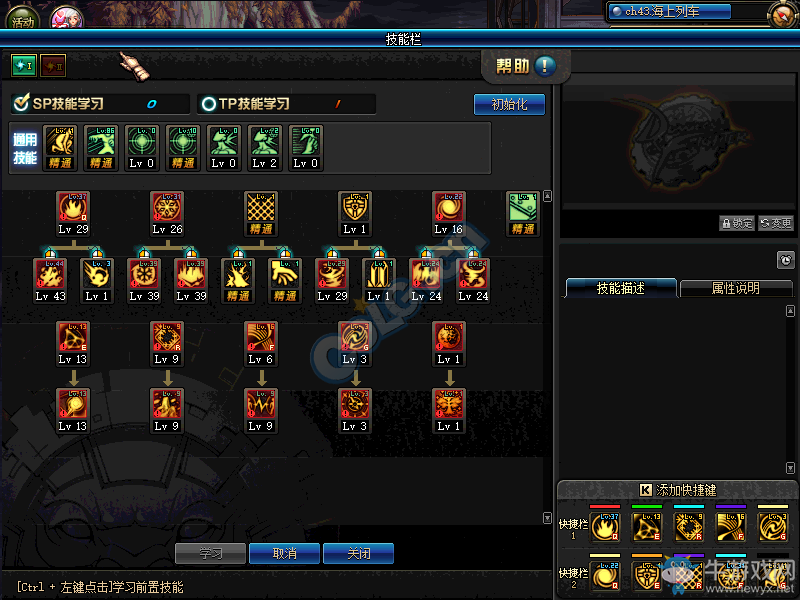800x600 pixels.
Task: Confirm with the 学习 button
Action: (210, 553)
